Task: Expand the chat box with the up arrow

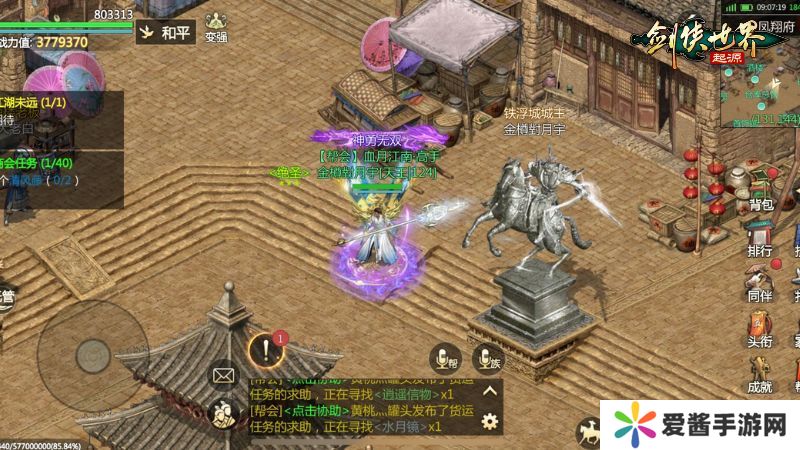Action: (490, 392)
